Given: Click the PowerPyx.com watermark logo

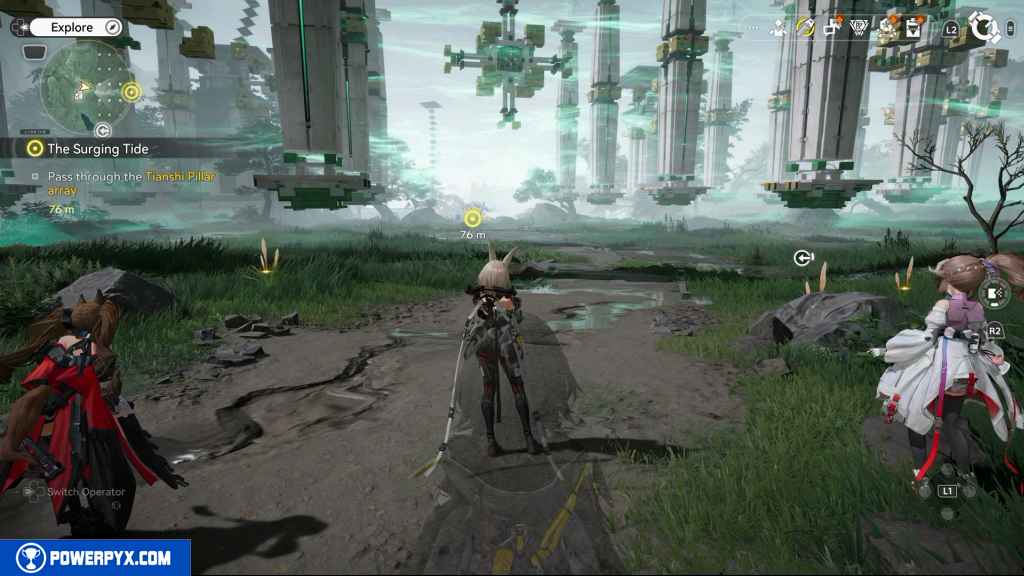Looking at the screenshot, I should [x=95, y=558].
